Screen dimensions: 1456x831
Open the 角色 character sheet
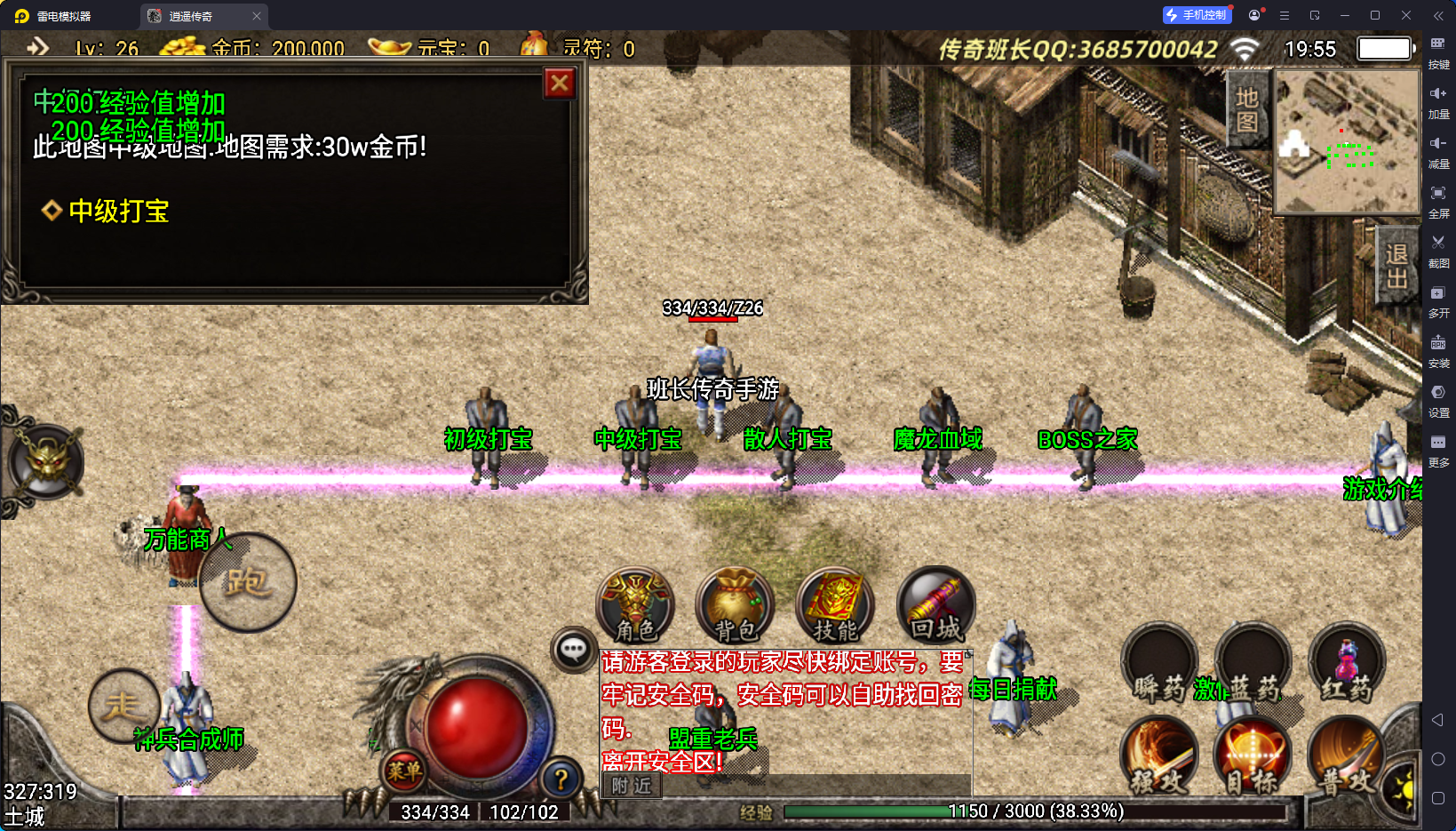(635, 606)
